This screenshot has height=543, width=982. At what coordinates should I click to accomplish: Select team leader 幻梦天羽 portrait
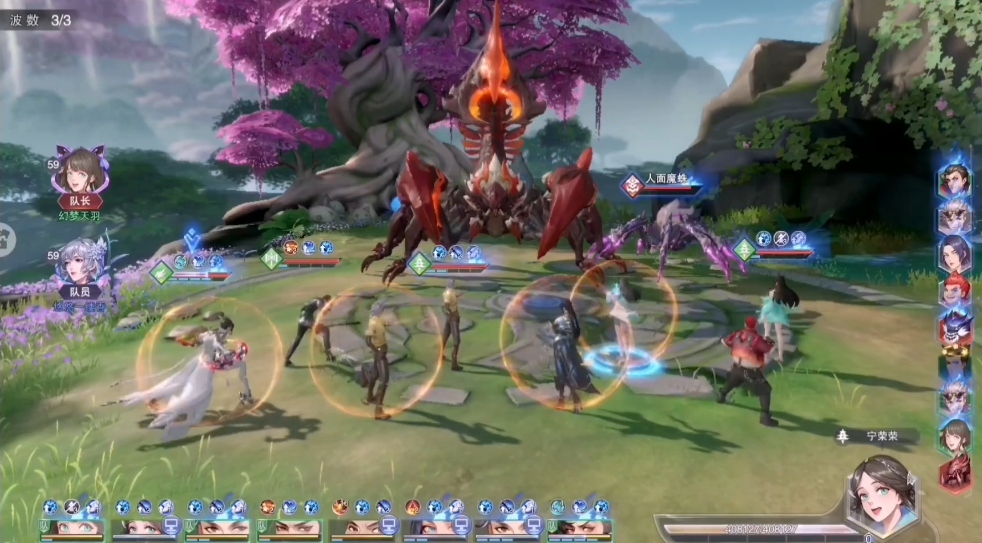(x=79, y=172)
